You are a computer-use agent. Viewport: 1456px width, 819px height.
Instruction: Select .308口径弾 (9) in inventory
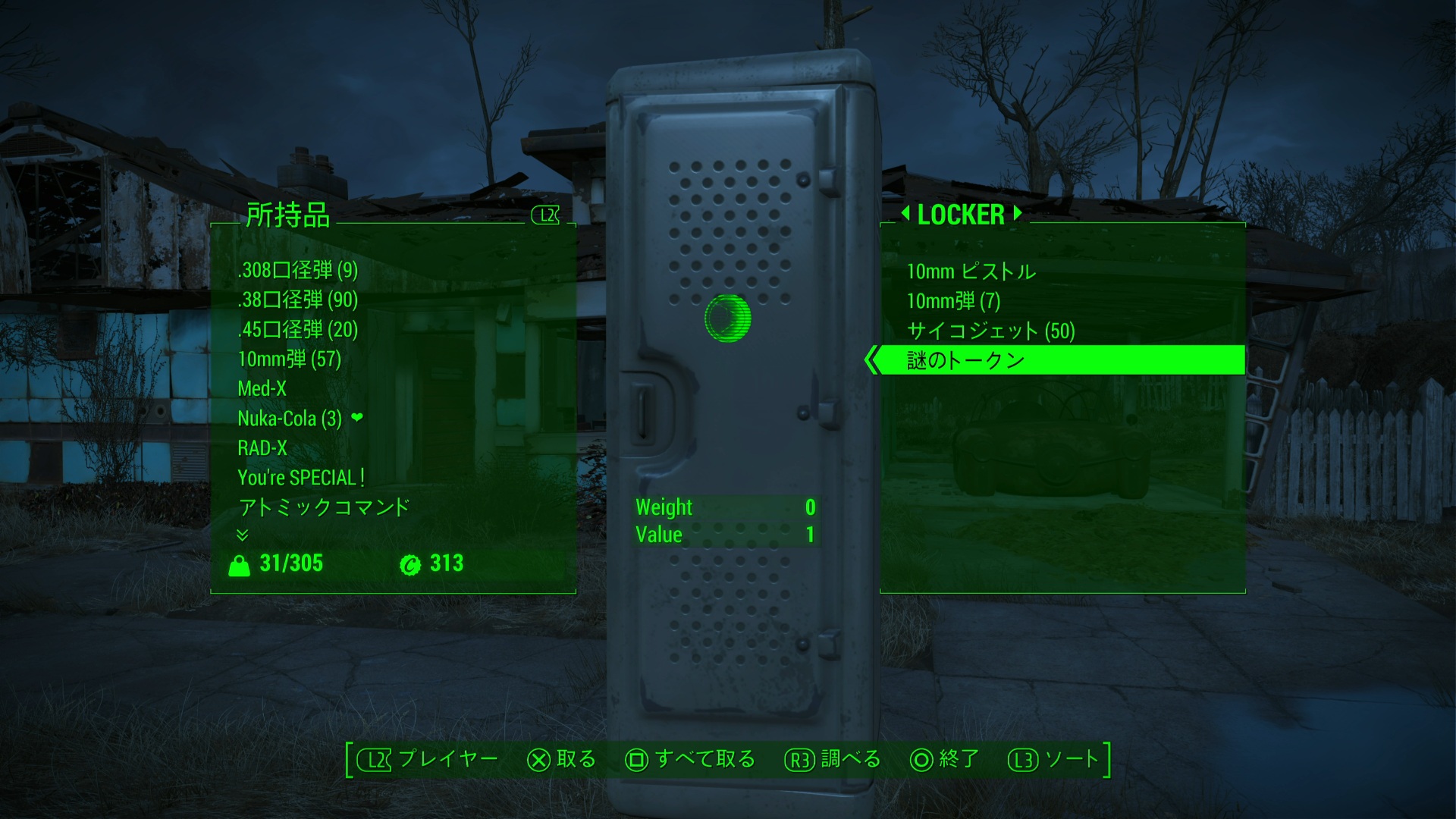297,270
